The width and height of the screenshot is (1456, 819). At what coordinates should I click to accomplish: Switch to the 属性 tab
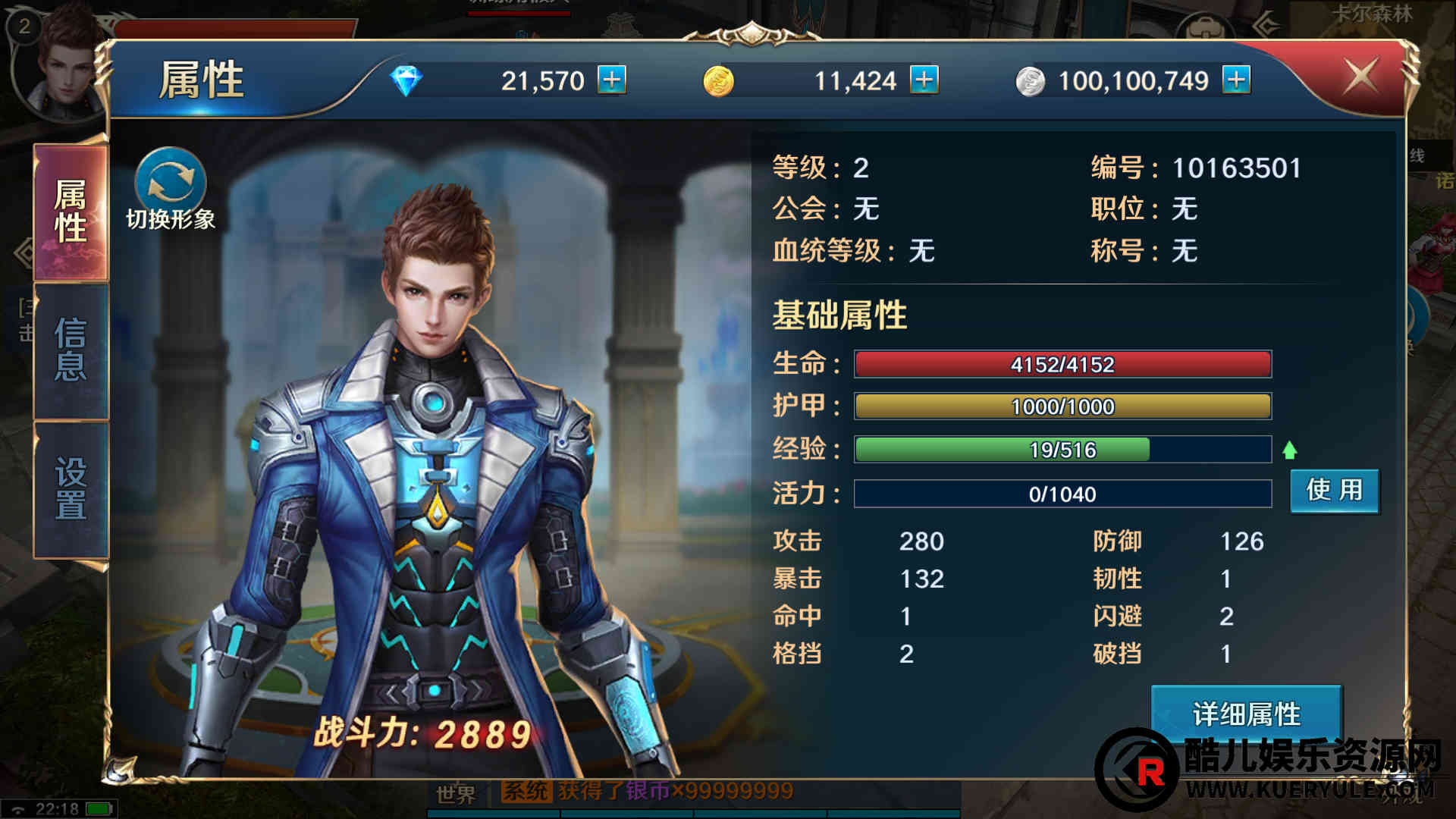[71, 212]
